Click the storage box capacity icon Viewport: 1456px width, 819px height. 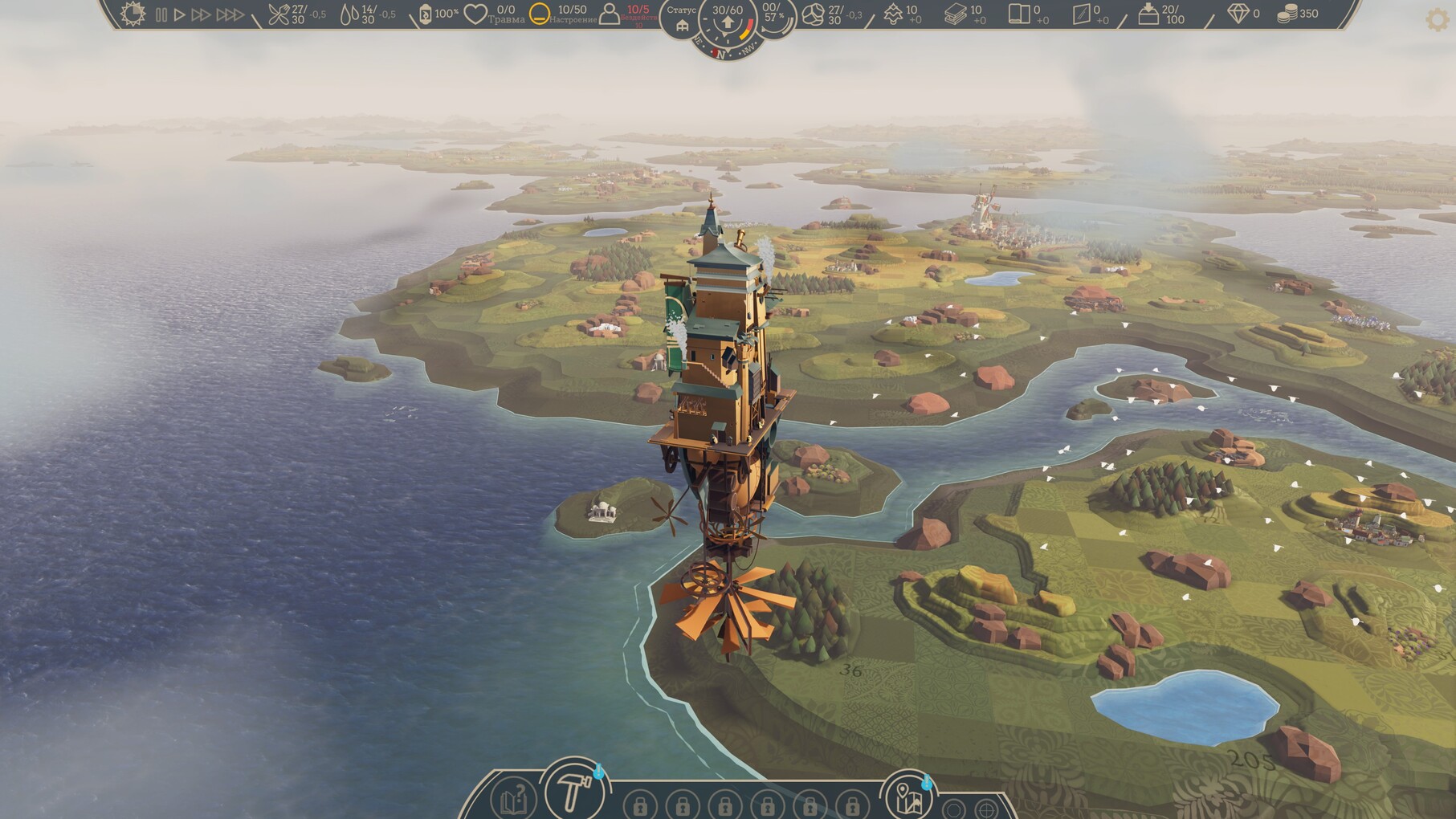[x=1148, y=14]
